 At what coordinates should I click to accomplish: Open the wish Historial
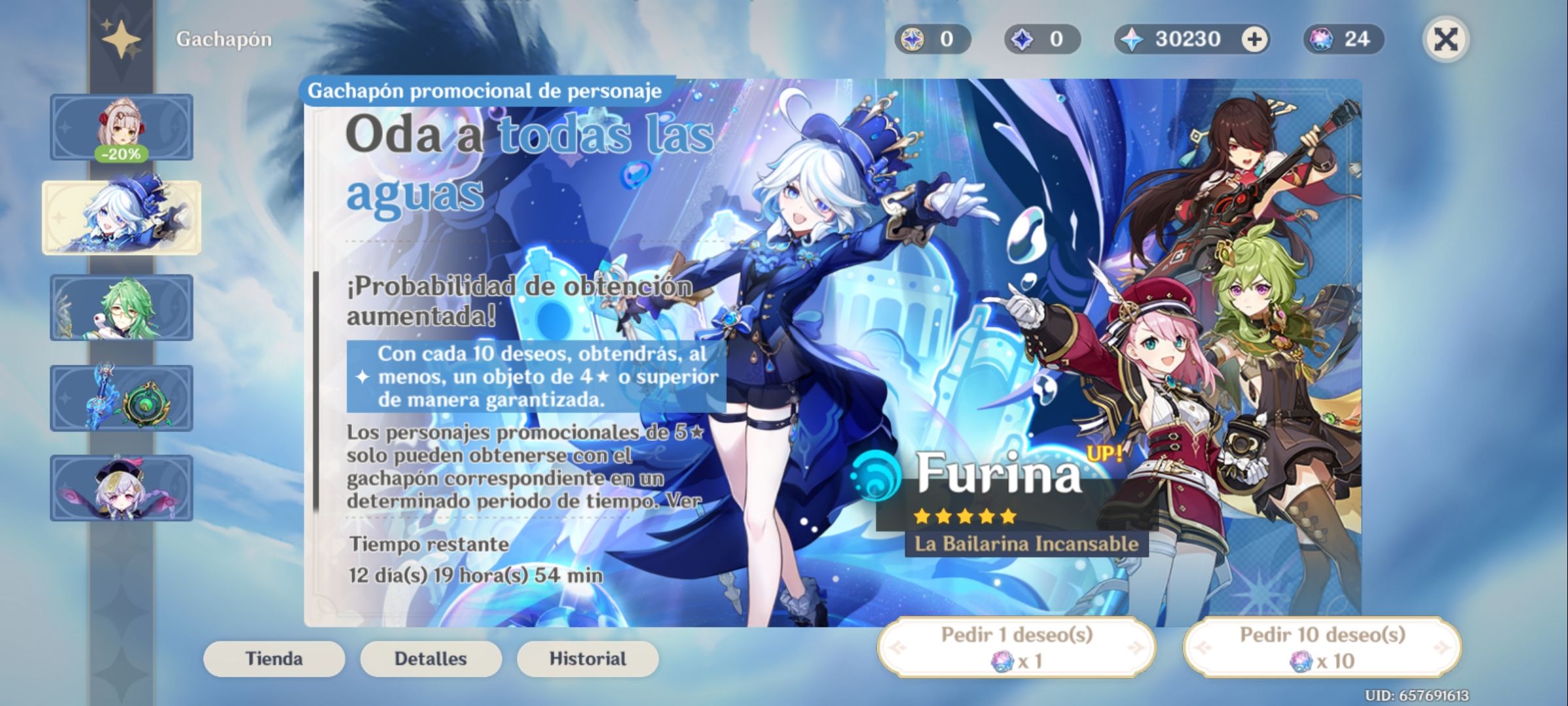[587, 658]
